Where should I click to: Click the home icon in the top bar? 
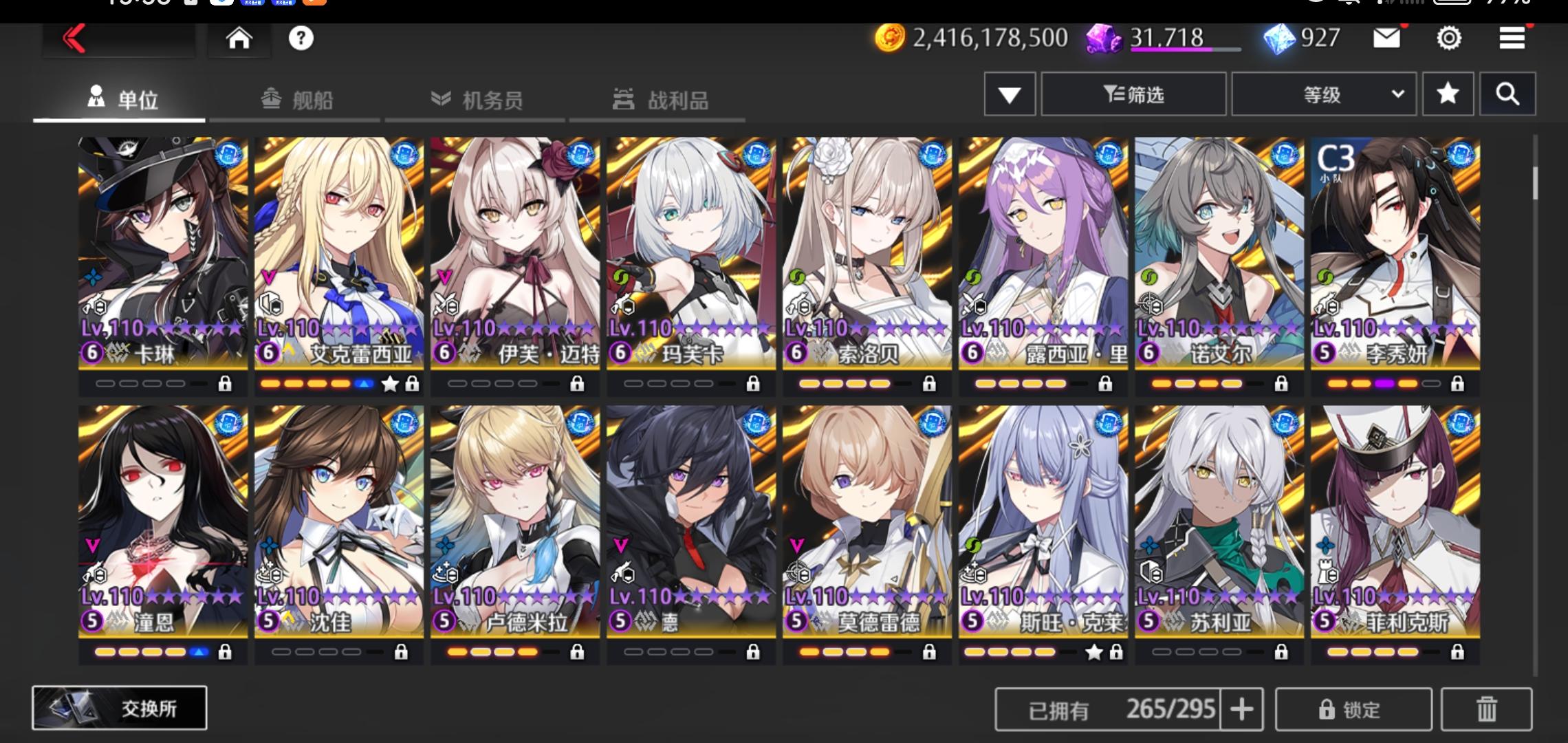(x=238, y=39)
